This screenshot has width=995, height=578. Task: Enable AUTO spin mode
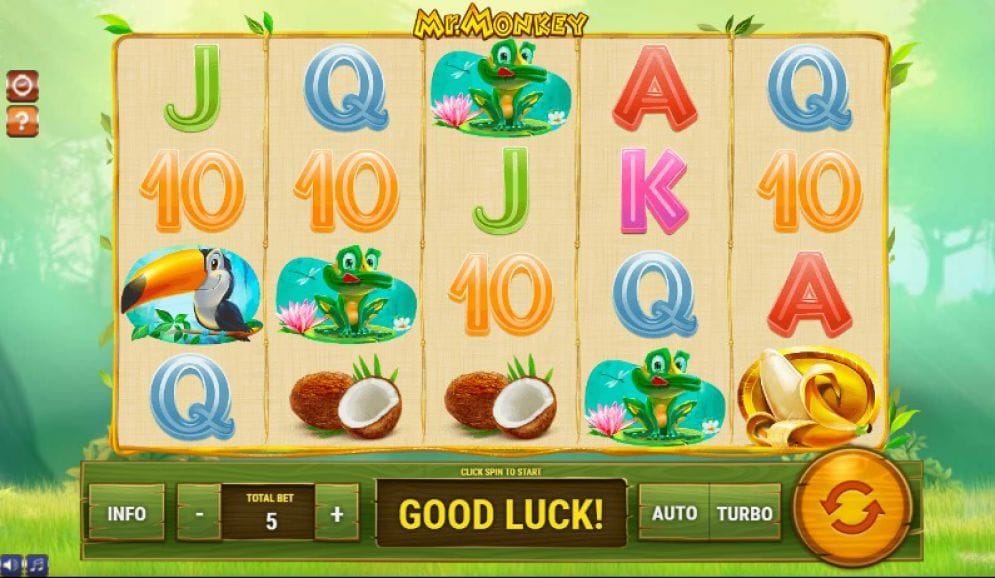[x=674, y=513]
